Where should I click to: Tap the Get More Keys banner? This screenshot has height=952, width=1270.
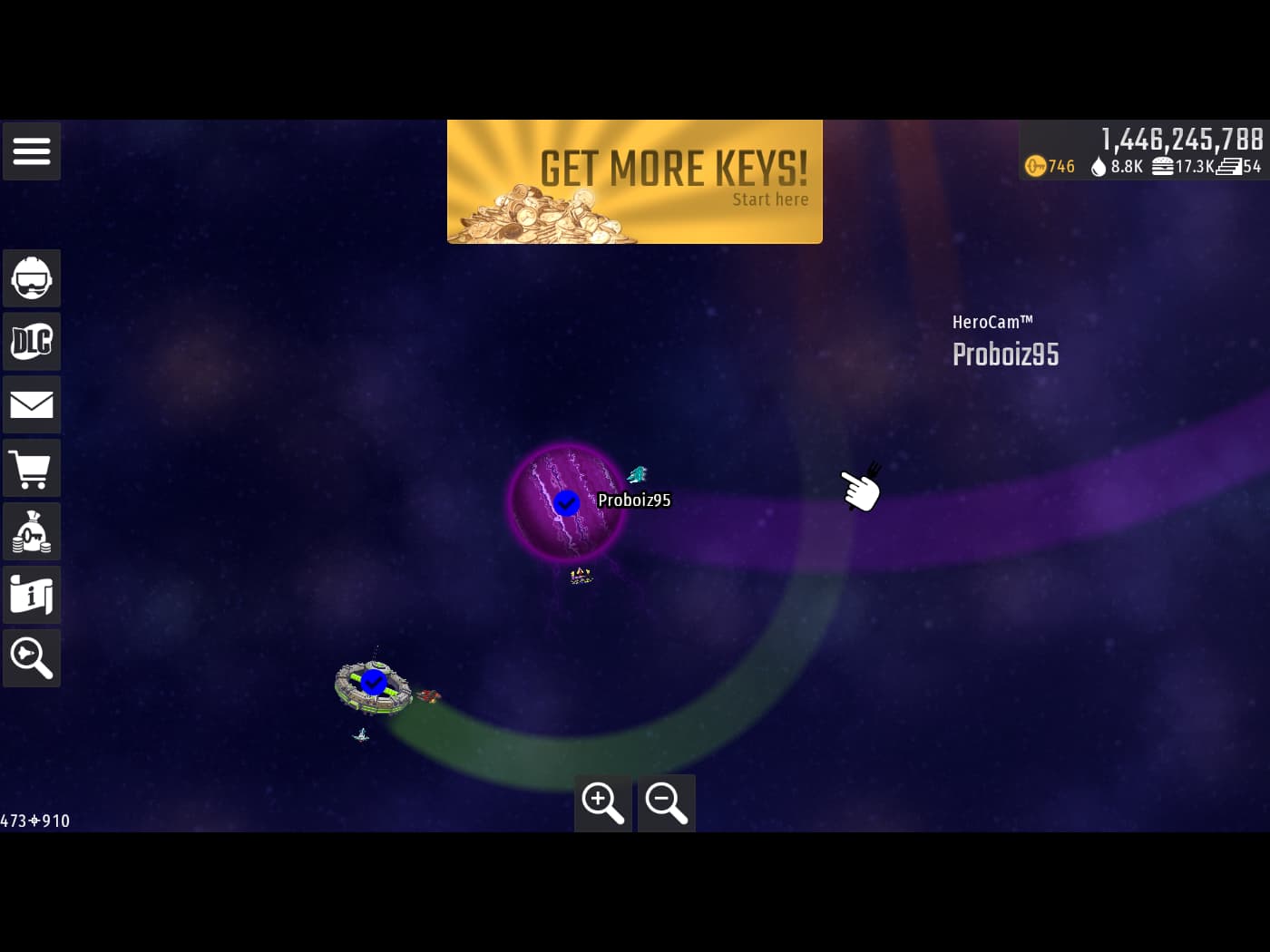[635, 181]
